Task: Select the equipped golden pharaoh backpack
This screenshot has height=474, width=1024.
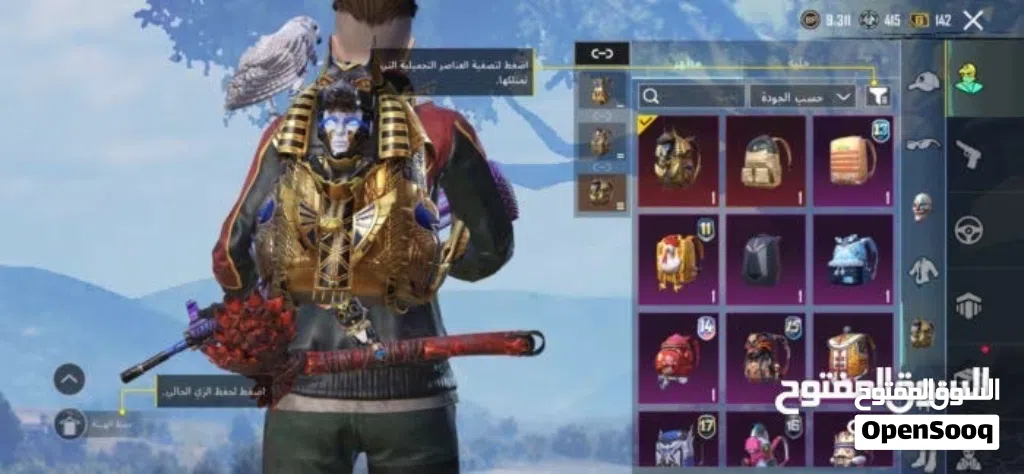Action: tap(678, 160)
